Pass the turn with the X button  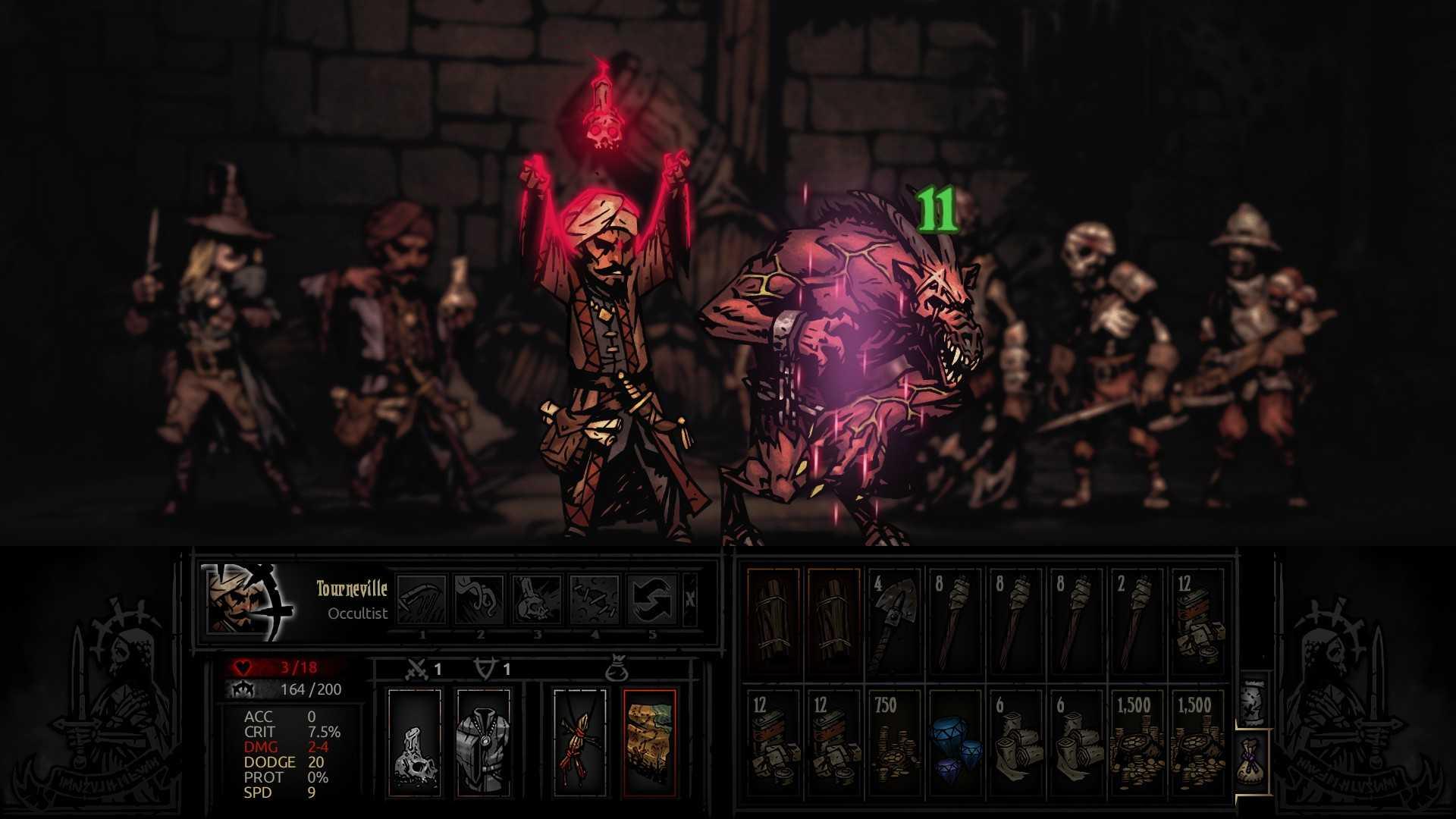click(690, 599)
